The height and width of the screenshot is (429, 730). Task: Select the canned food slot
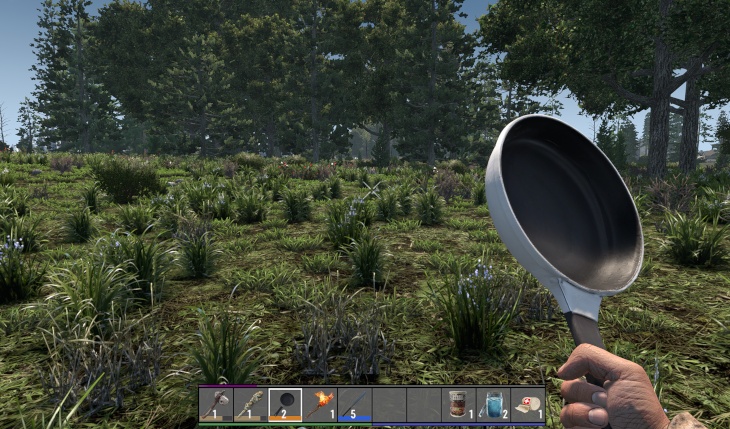tap(459, 404)
